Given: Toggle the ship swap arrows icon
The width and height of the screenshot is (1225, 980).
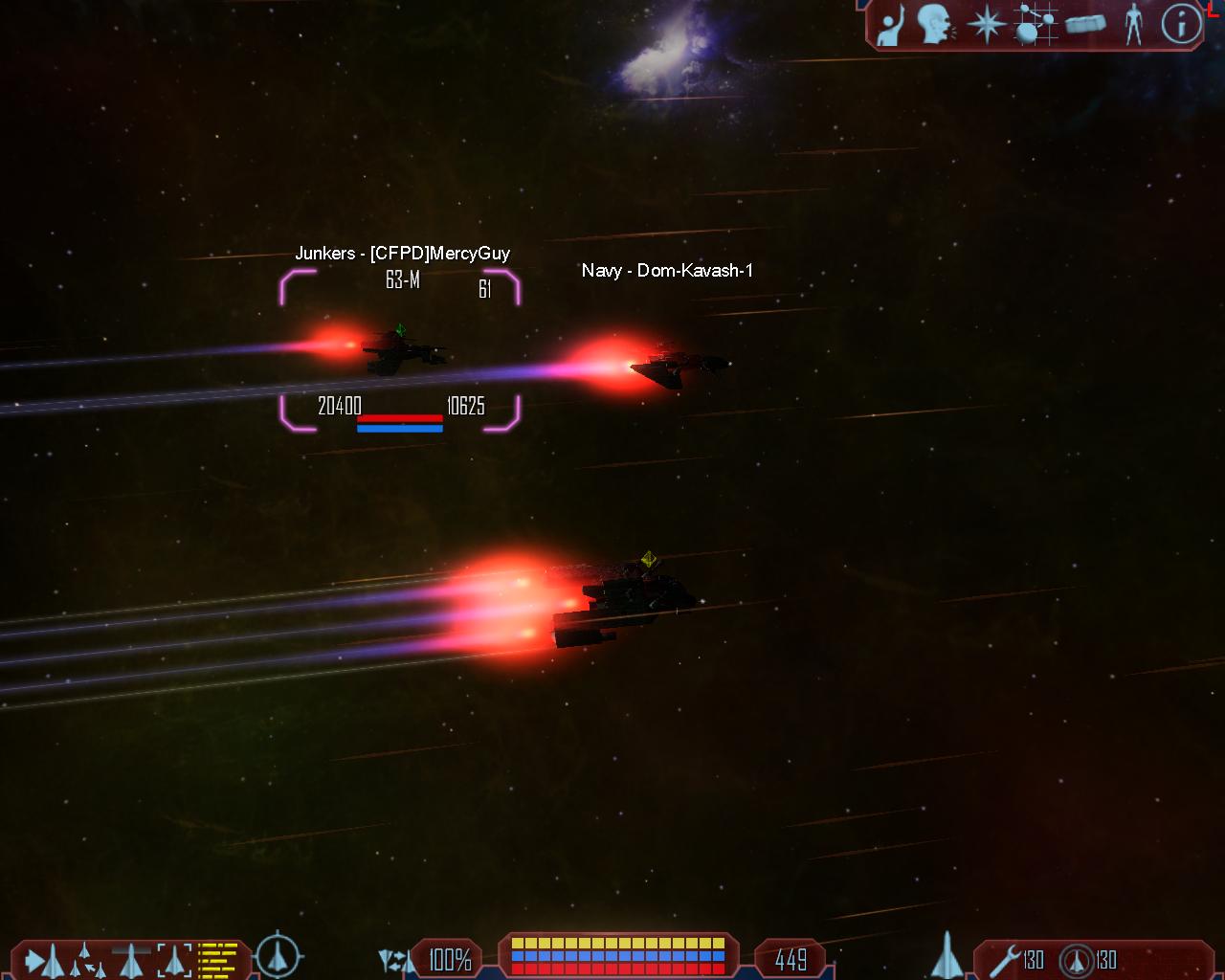Looking at the screenshot, I should (396, 960).
